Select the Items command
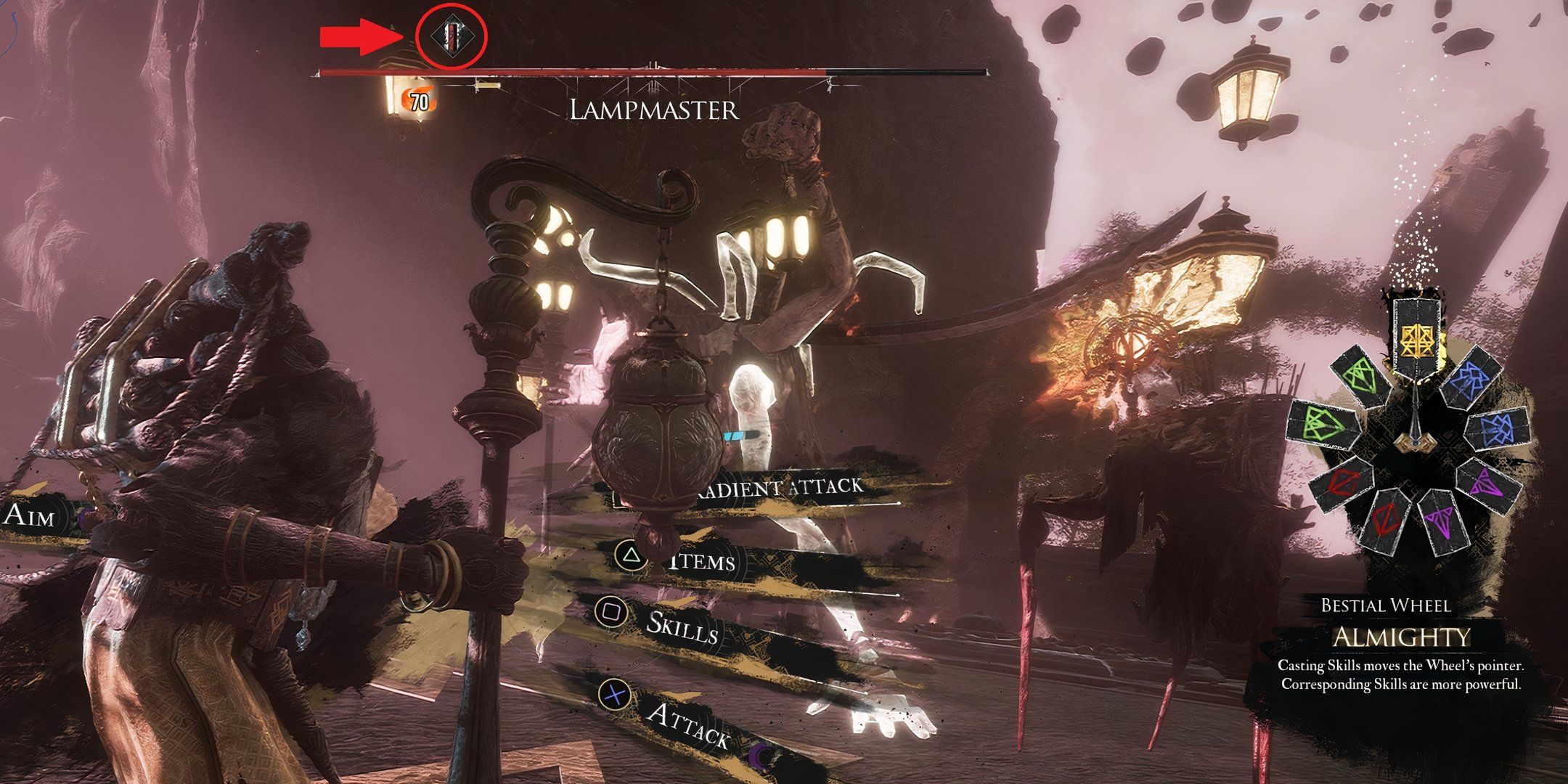 tap(699, 561)
